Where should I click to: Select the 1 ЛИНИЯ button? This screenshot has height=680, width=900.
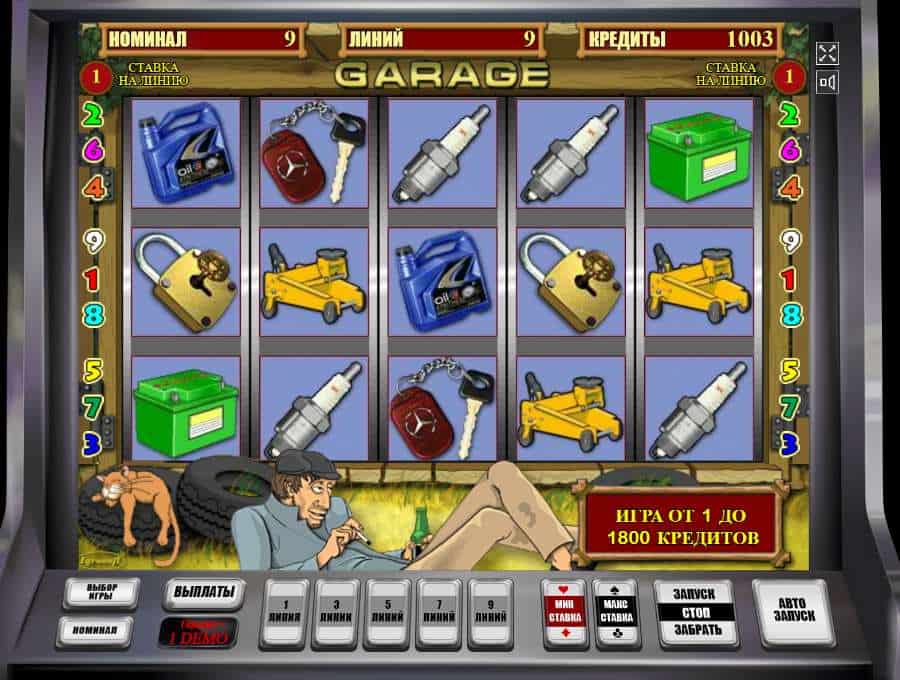(286, 611)
